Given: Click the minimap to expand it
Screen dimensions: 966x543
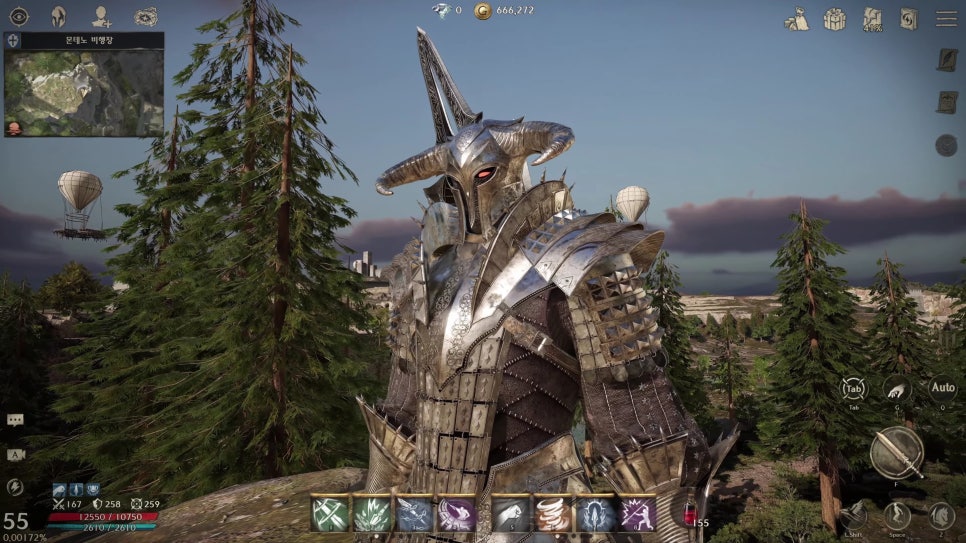Looking at the screenshot, I should 84,92.
